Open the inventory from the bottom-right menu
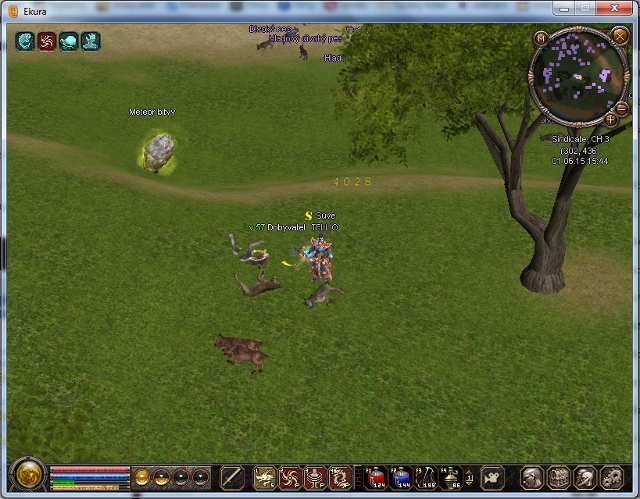The image size is (640, 499). click(559, 477)
